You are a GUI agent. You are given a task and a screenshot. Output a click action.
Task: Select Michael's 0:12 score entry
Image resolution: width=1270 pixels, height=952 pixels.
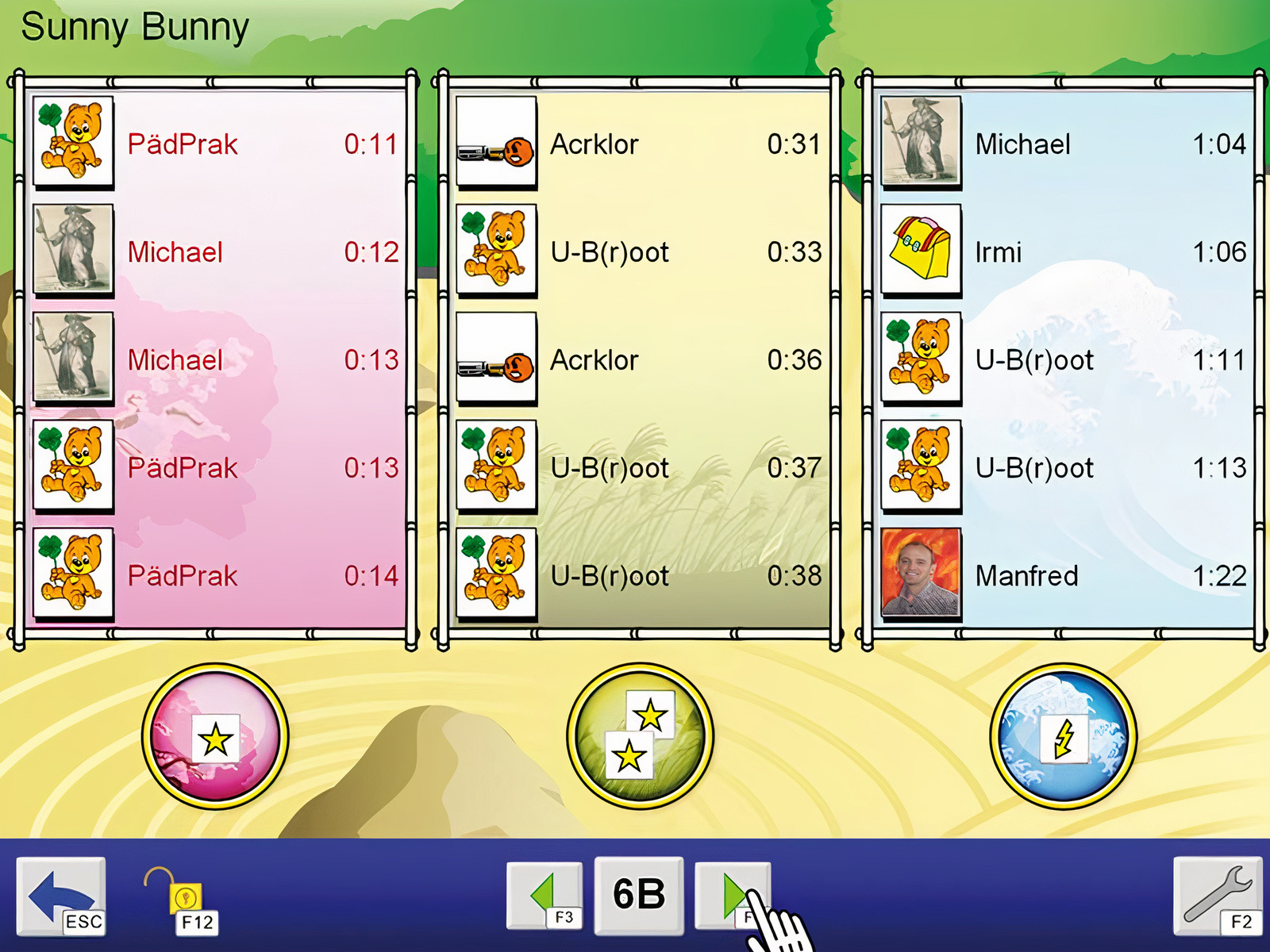[x=262, y=252]
